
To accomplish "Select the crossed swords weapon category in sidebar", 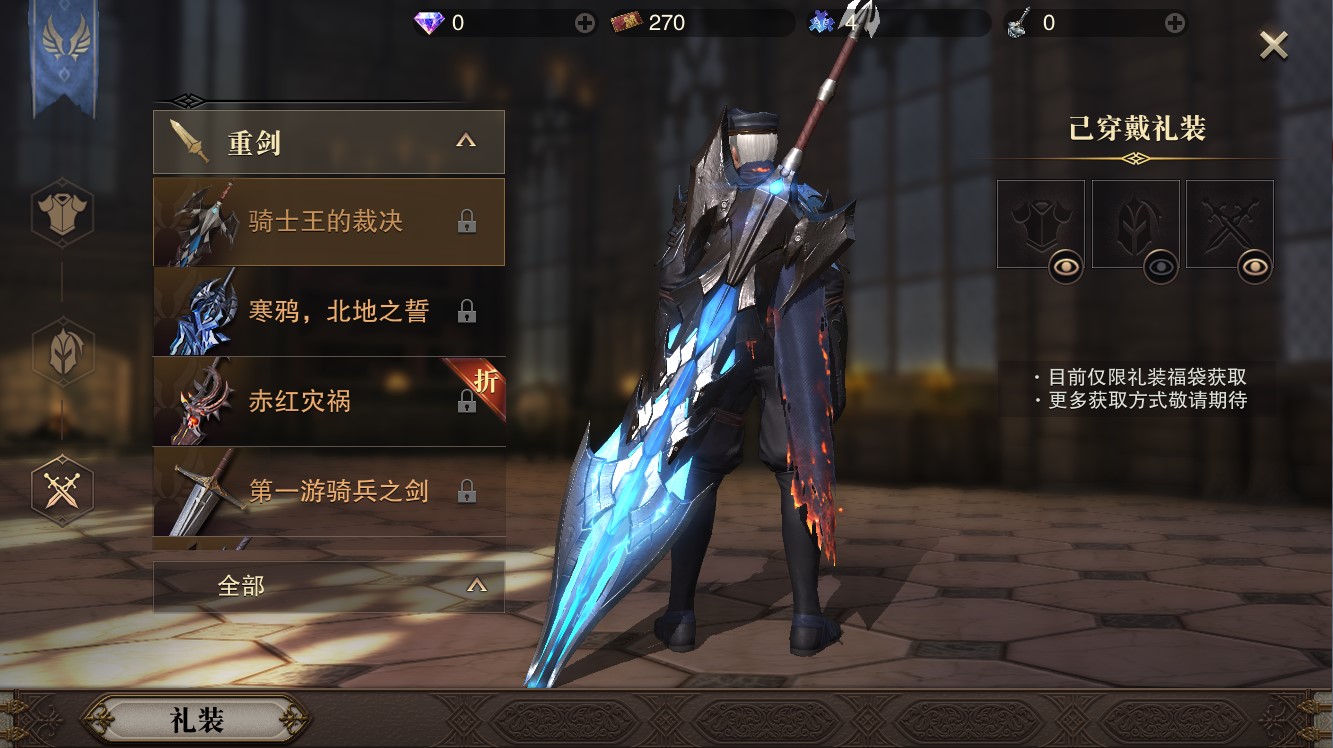I will click(x=63, y=487).
